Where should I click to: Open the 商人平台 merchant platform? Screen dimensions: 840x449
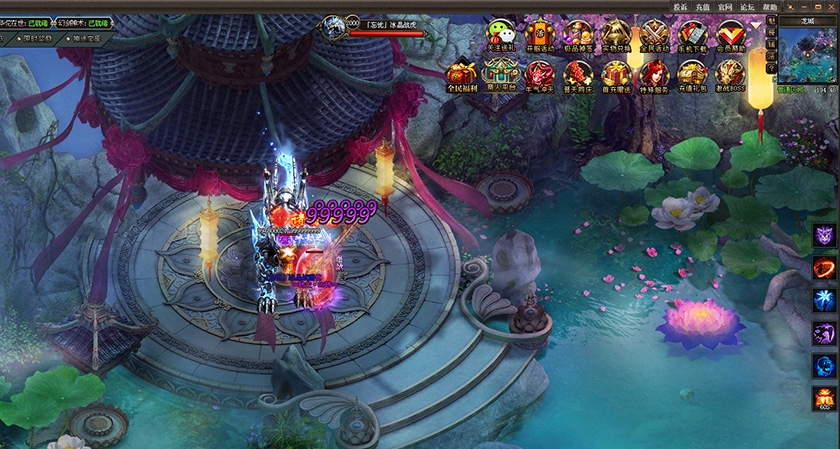500,74
